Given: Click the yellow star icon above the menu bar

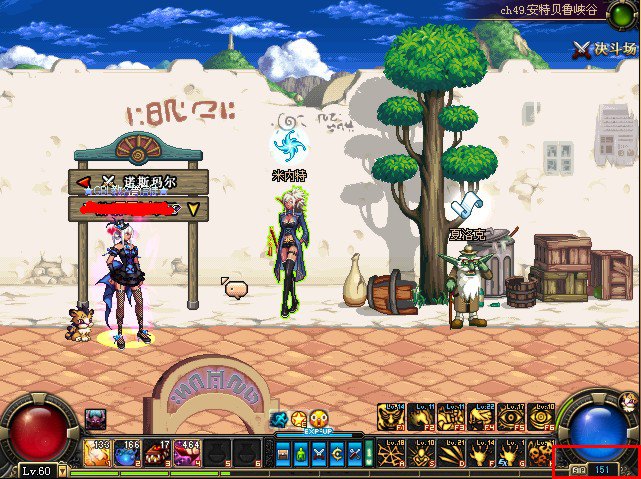Looking at the screenshot, I should [x=298, y=420].
